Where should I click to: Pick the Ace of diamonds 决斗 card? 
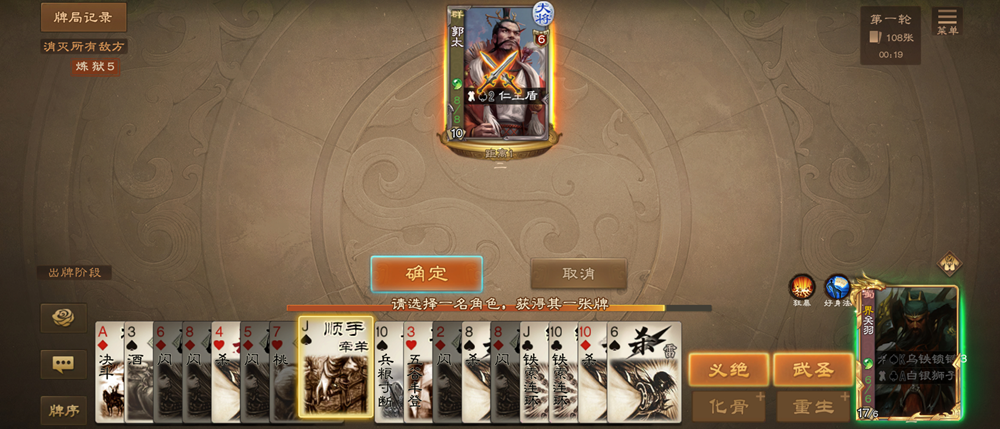pos(107,370)
